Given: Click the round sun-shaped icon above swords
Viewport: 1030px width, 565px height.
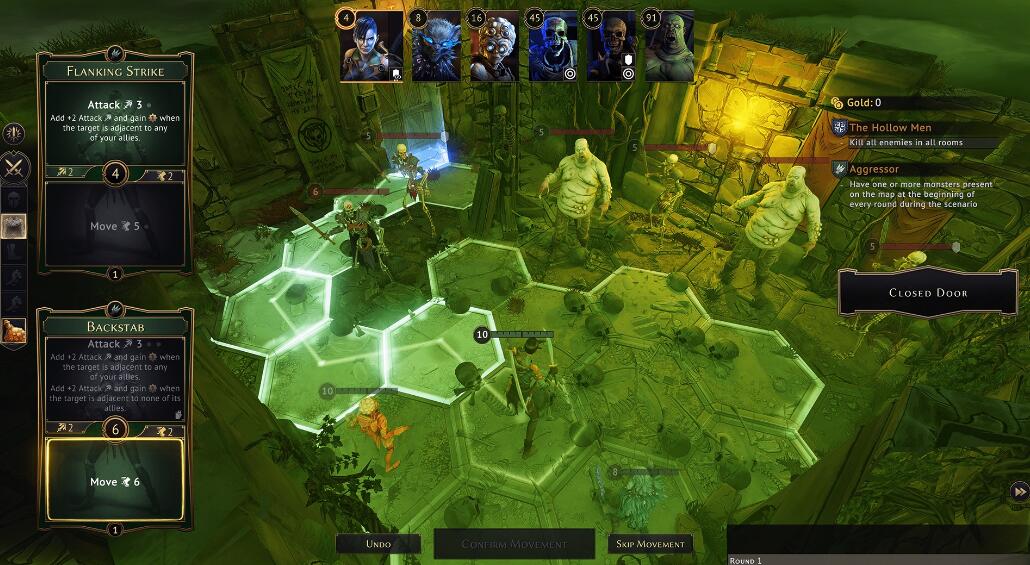Looking at the screenshot, I should click(x=15, y=135).
